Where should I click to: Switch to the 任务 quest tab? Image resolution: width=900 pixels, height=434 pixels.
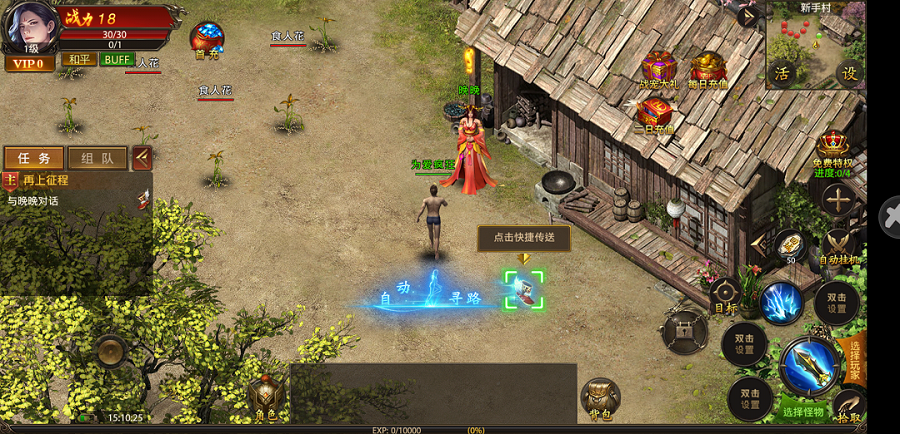click(x=34, y=158)
